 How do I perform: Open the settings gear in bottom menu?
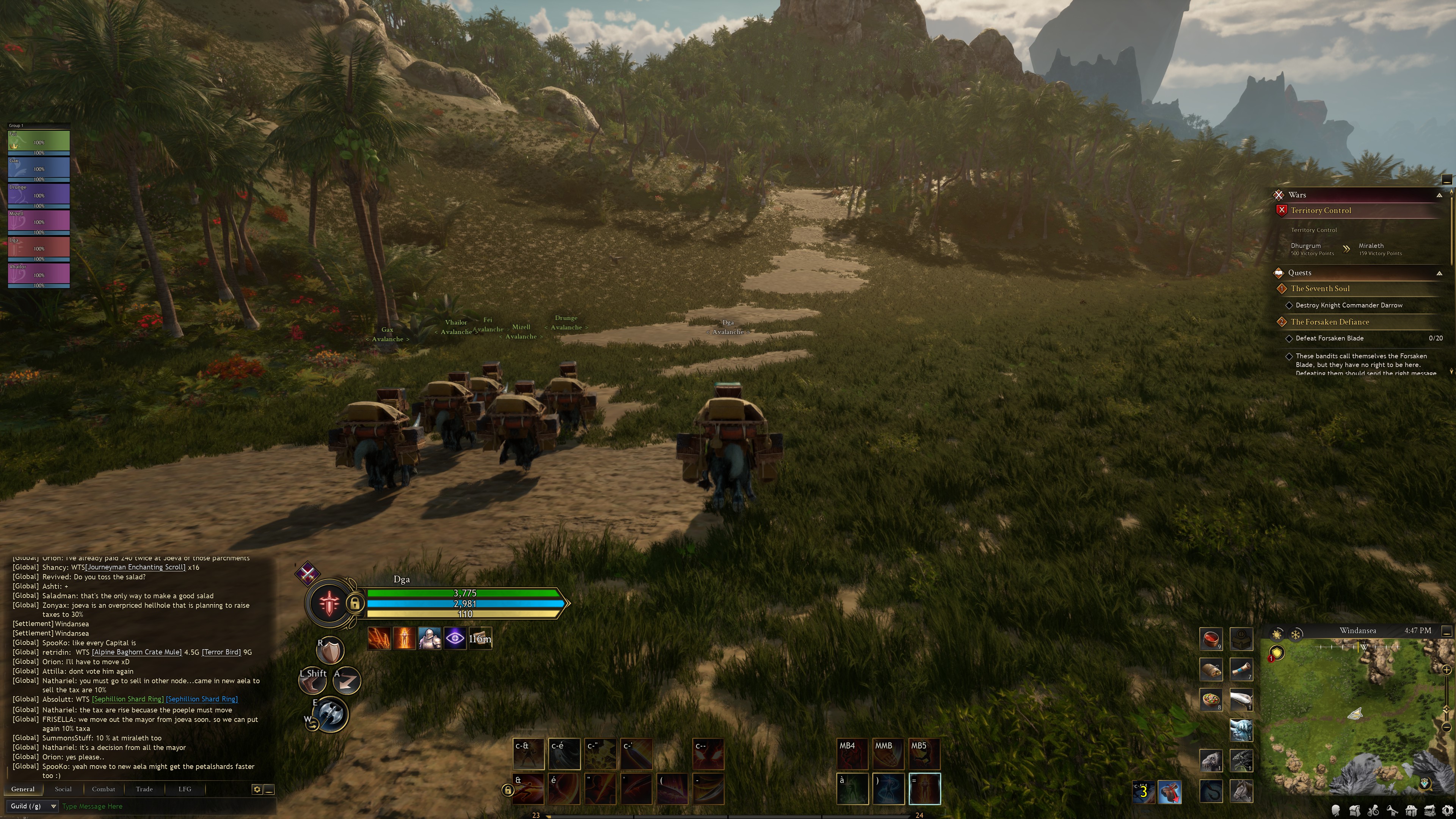pyautogui.click(x=1448, y=811)
